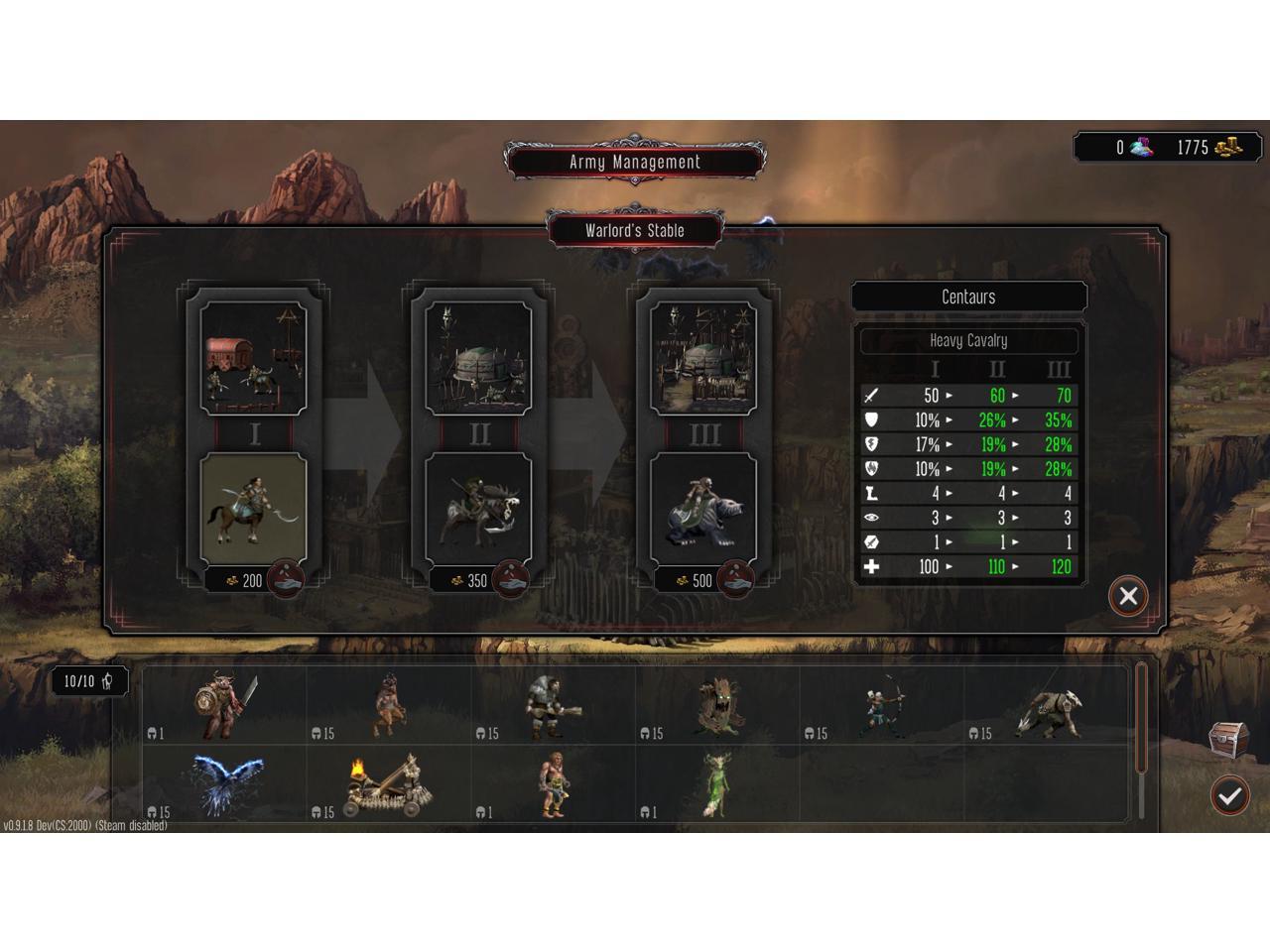Purchase the tier II moose rider for 350
The width and height of the screenshot is (1270, 952).
point(511,579)
